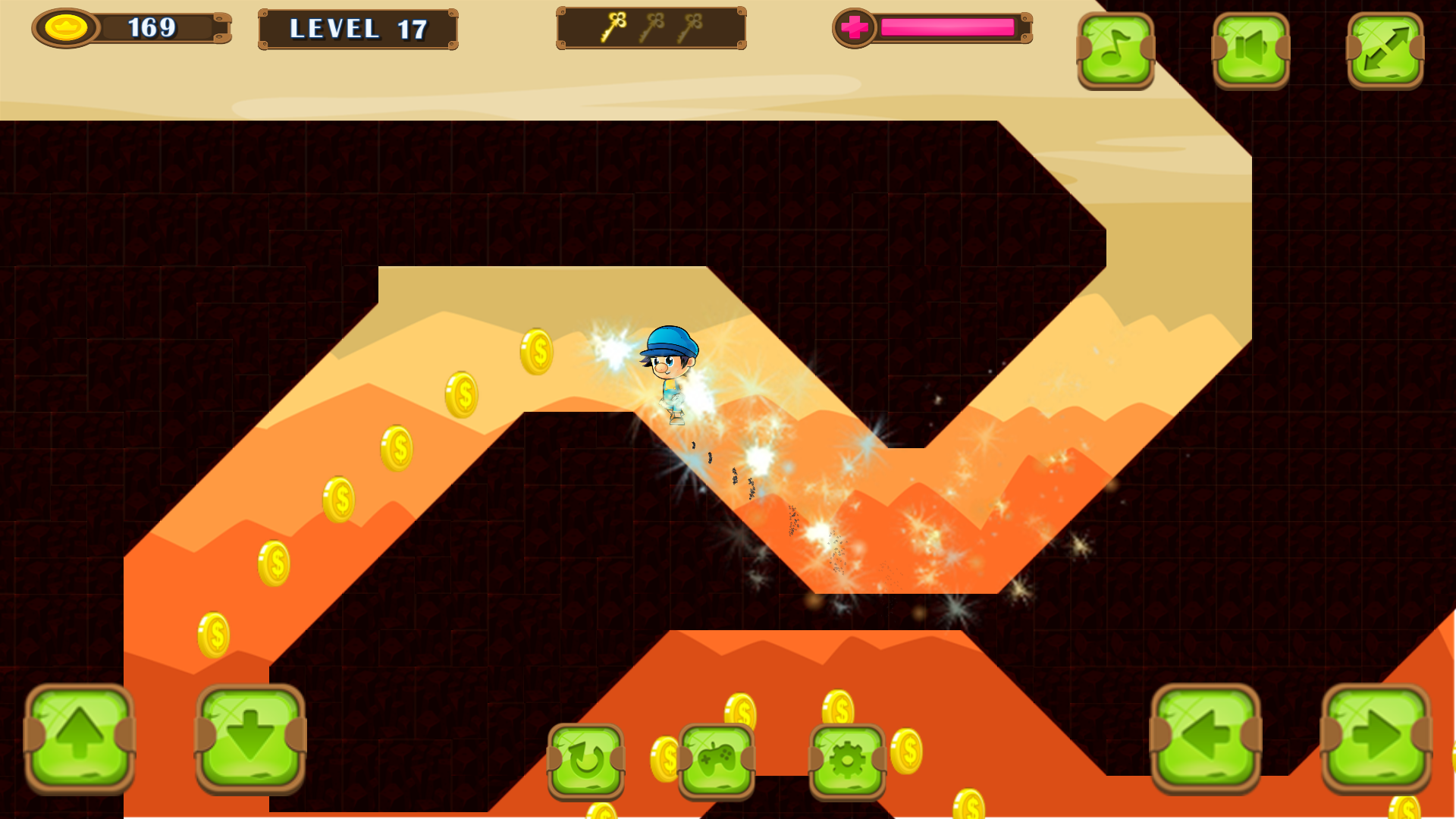Open the gamepad controller button
Viewport: 1456px width, 819px height.
coord(717,761)
